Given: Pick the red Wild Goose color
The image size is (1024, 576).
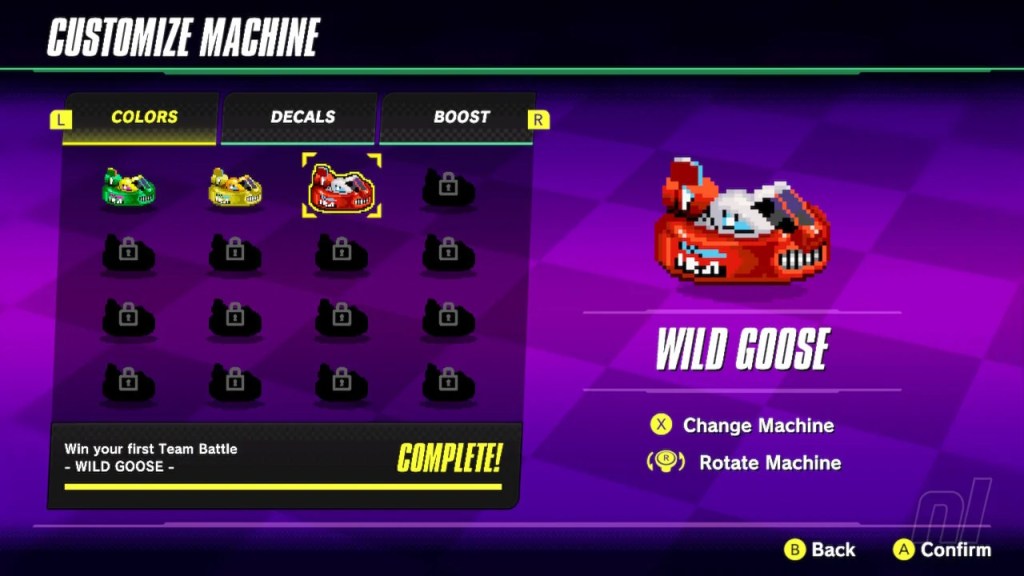Looking at the screenshot, I should tap(341, 187).
